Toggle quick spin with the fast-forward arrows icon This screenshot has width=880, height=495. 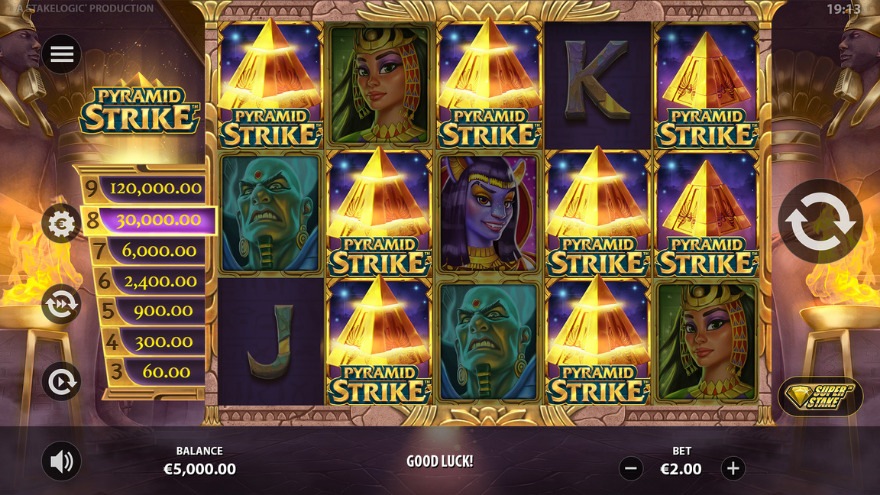61,304
